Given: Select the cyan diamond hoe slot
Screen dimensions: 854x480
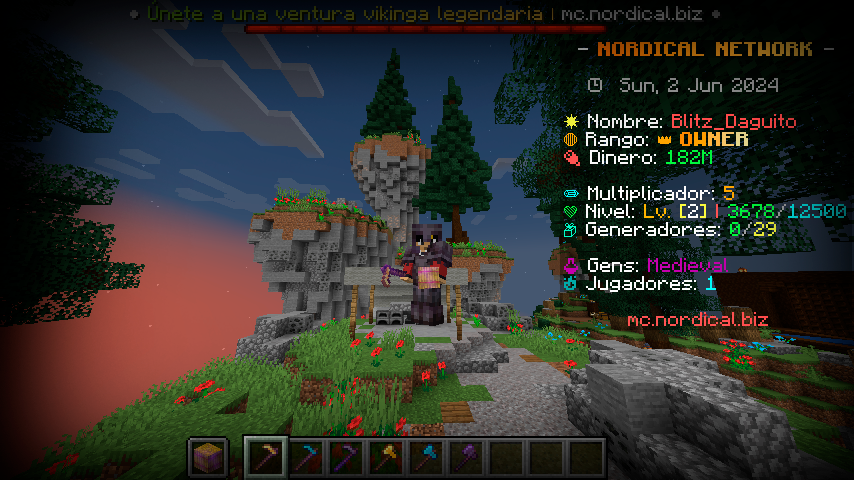Looking at the screenshot, I should 306,458.
